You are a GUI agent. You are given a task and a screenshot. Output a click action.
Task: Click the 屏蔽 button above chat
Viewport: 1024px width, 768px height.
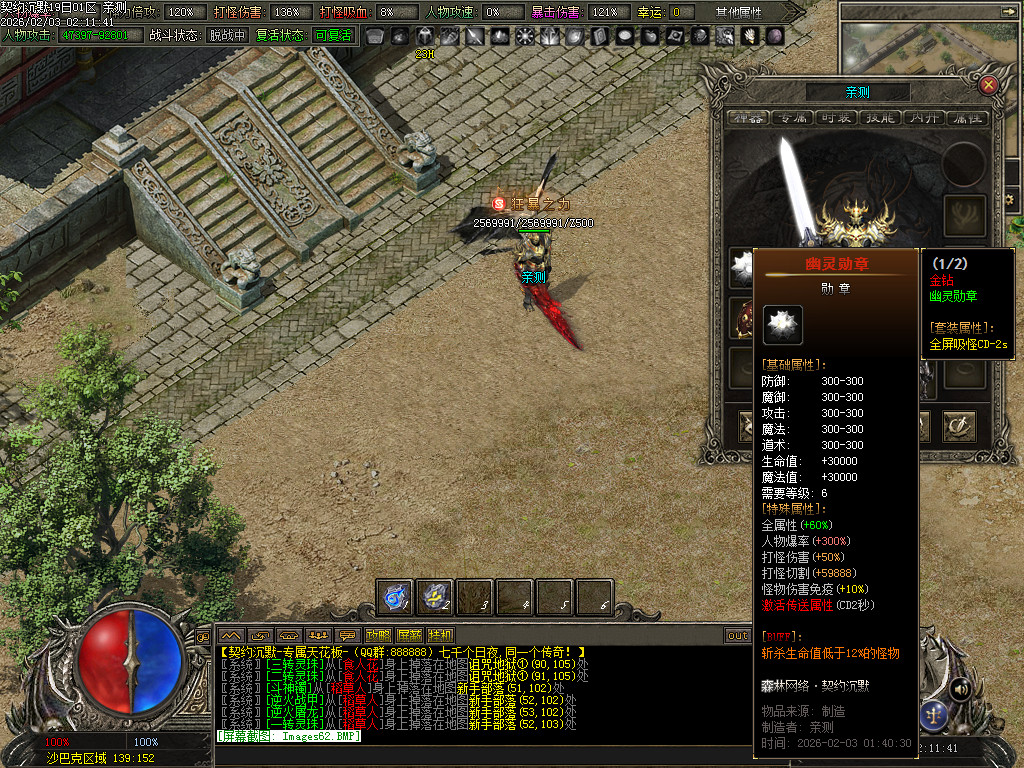[409, 635]
